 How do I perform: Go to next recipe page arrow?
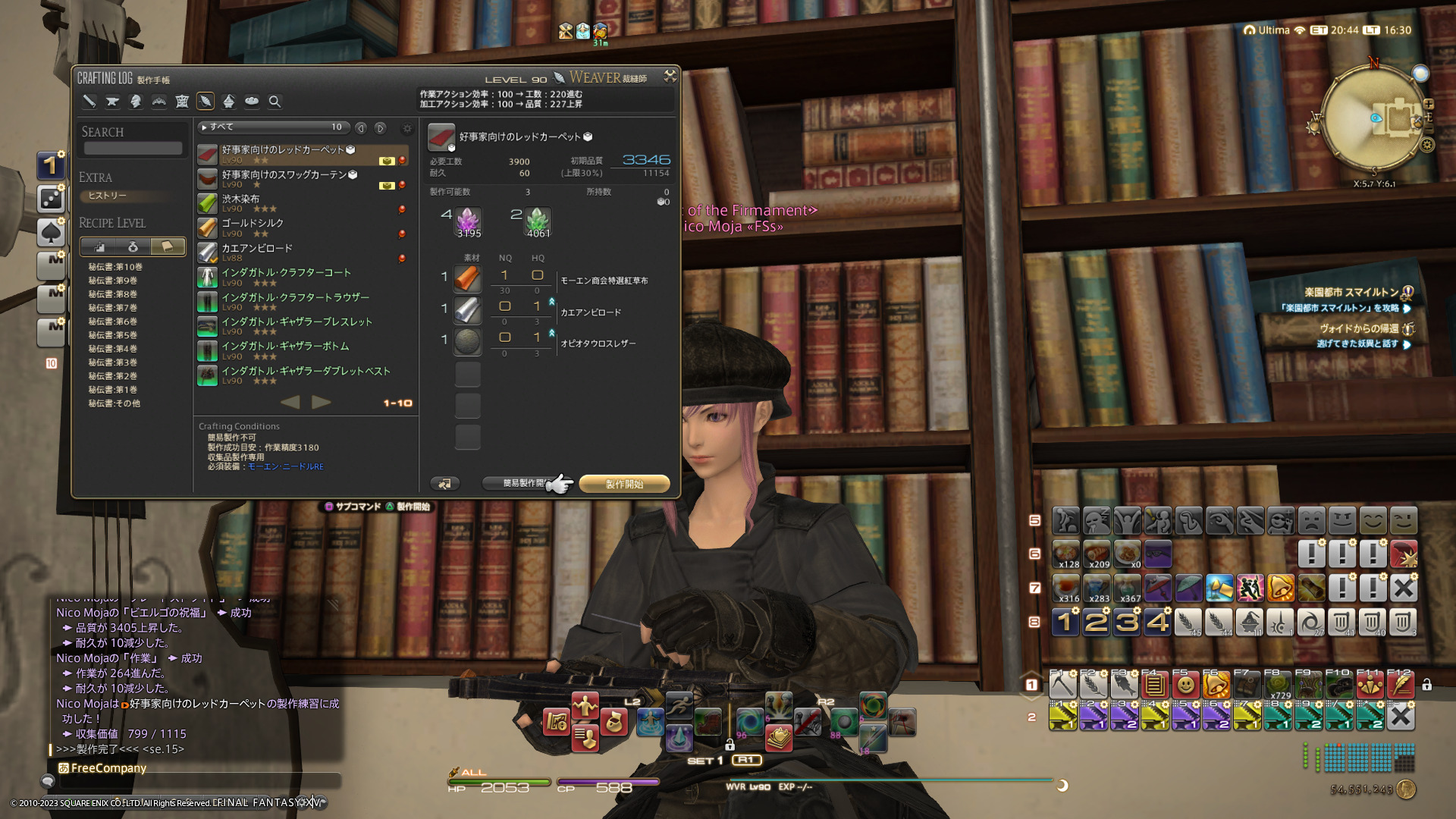click(x=322, y=402)
